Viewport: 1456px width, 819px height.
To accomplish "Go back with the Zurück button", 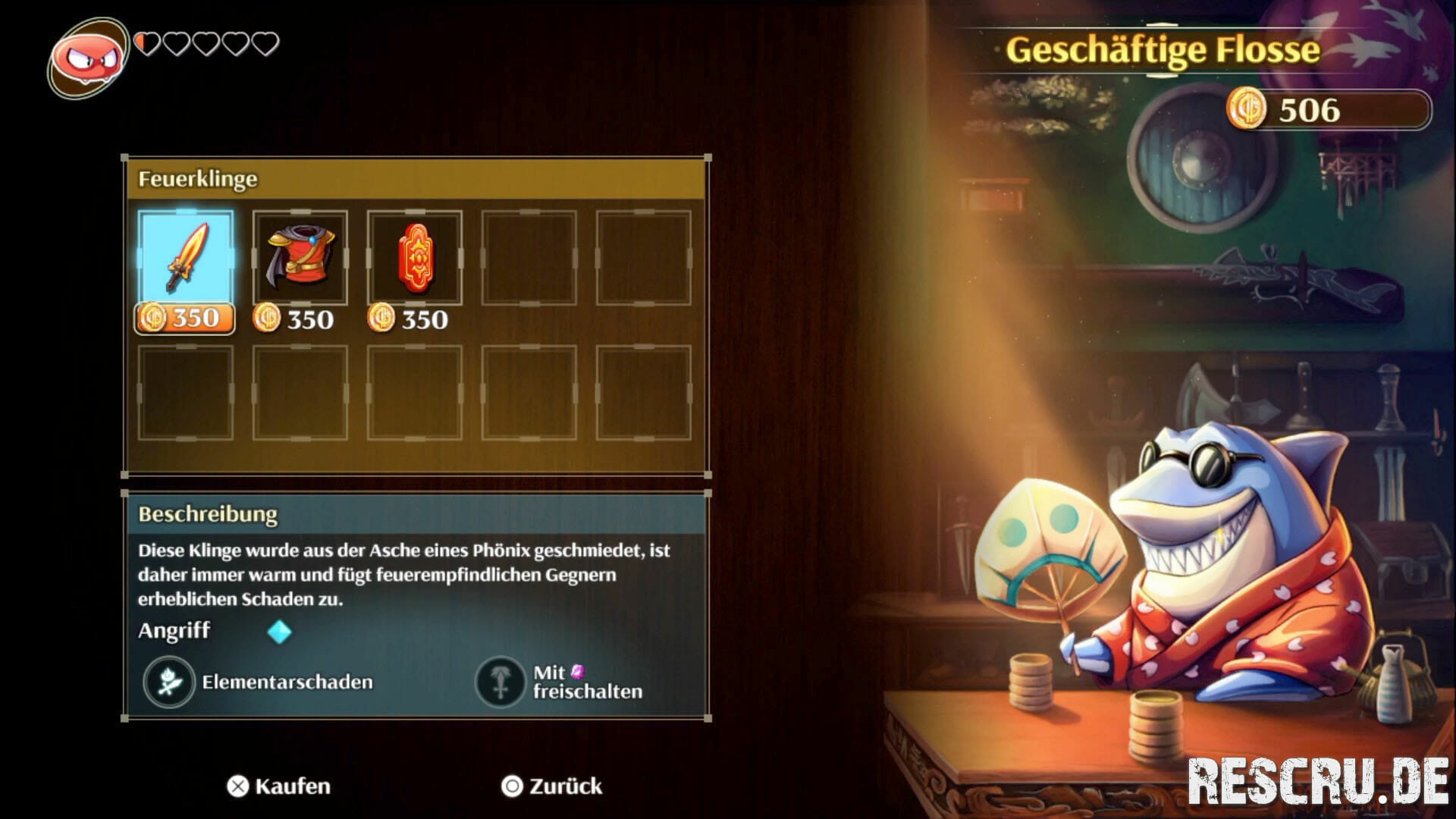I will click(x=552, y=786).
